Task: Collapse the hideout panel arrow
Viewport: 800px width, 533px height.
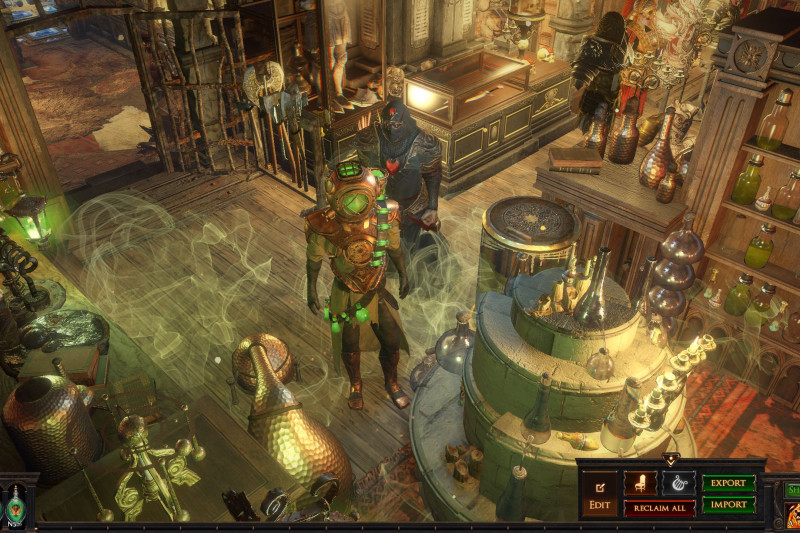Action: click(671, 460)
